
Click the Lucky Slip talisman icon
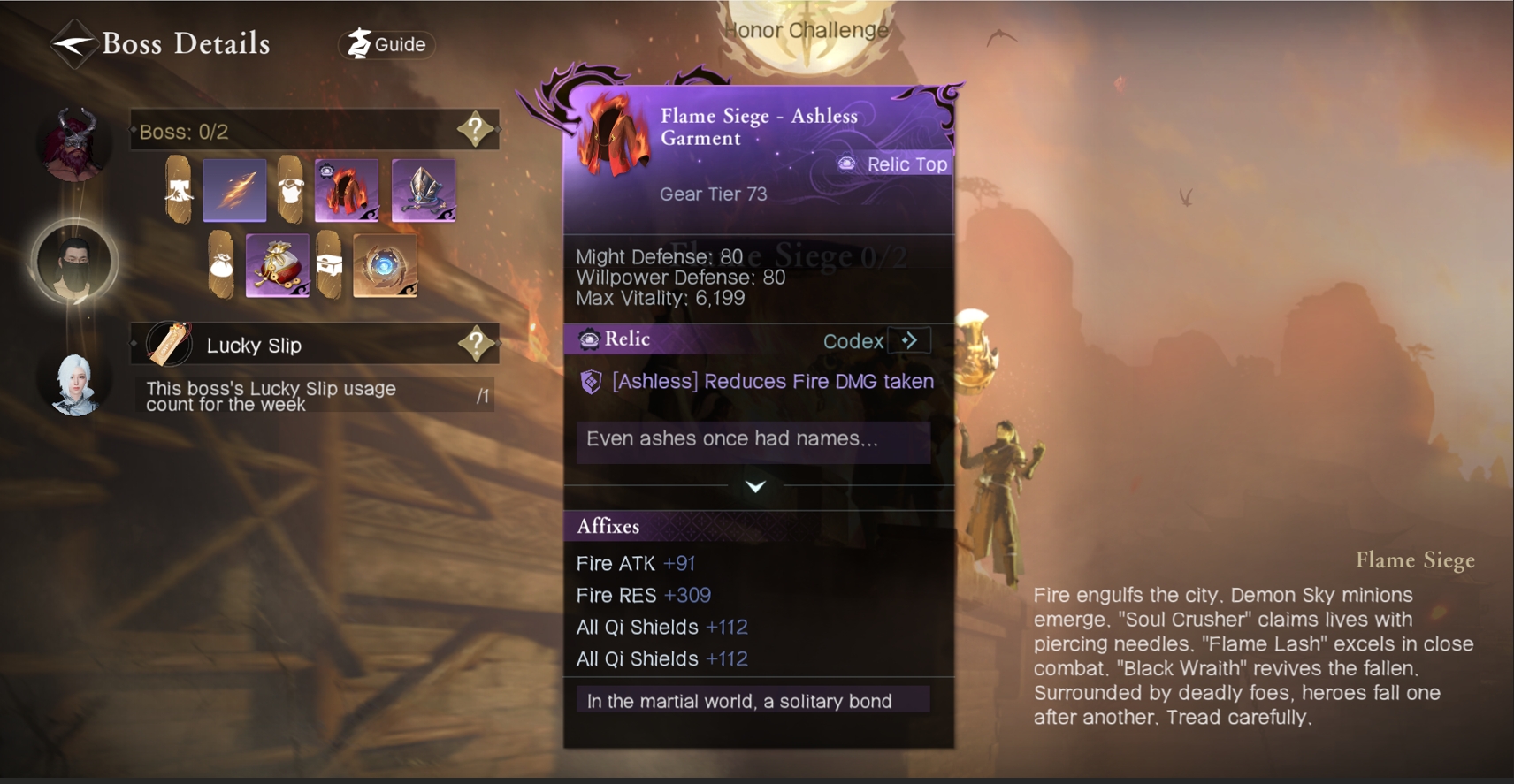(x=170, y=344)
